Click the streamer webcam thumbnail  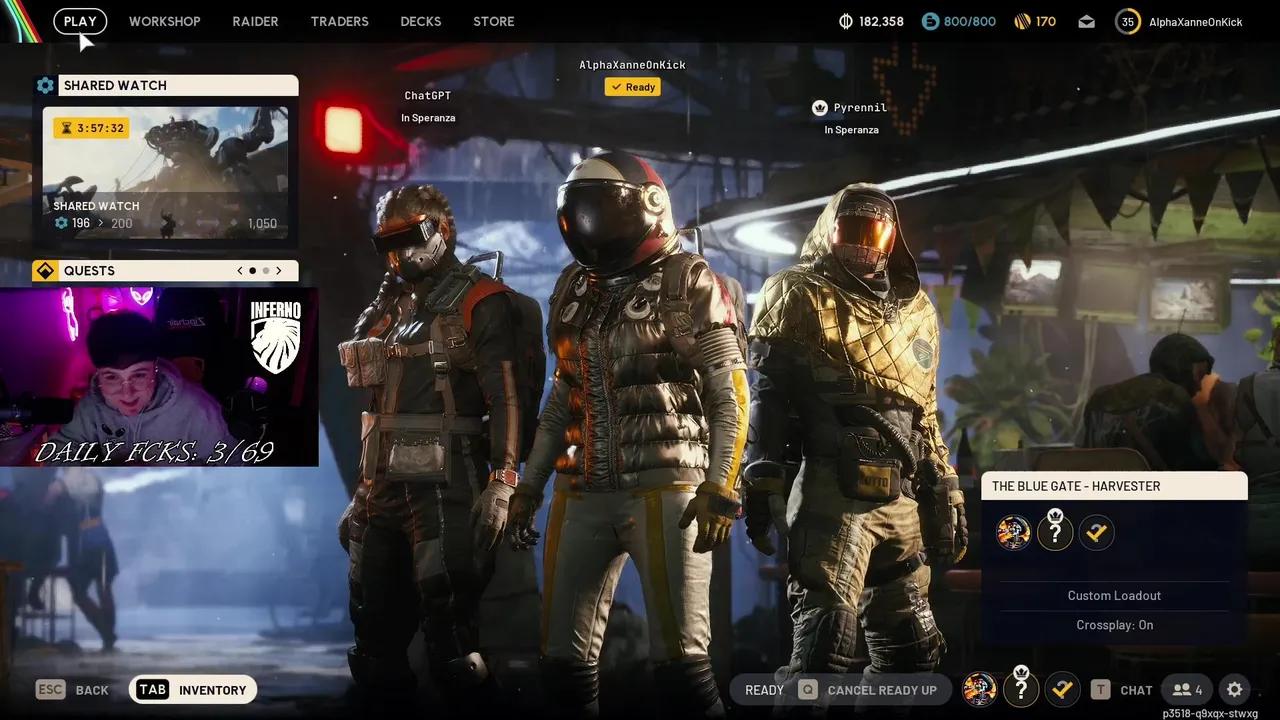click(x=160, y=375)
